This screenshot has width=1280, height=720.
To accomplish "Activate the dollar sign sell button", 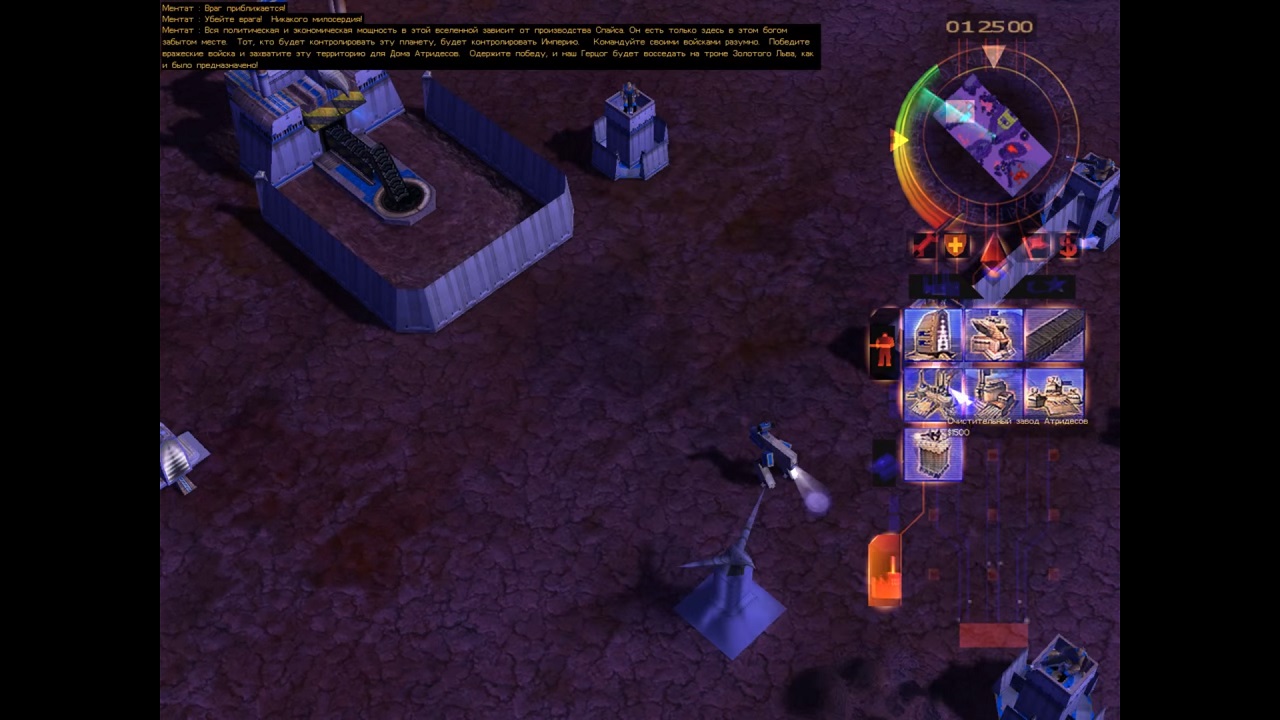I will click(1069, 245).
